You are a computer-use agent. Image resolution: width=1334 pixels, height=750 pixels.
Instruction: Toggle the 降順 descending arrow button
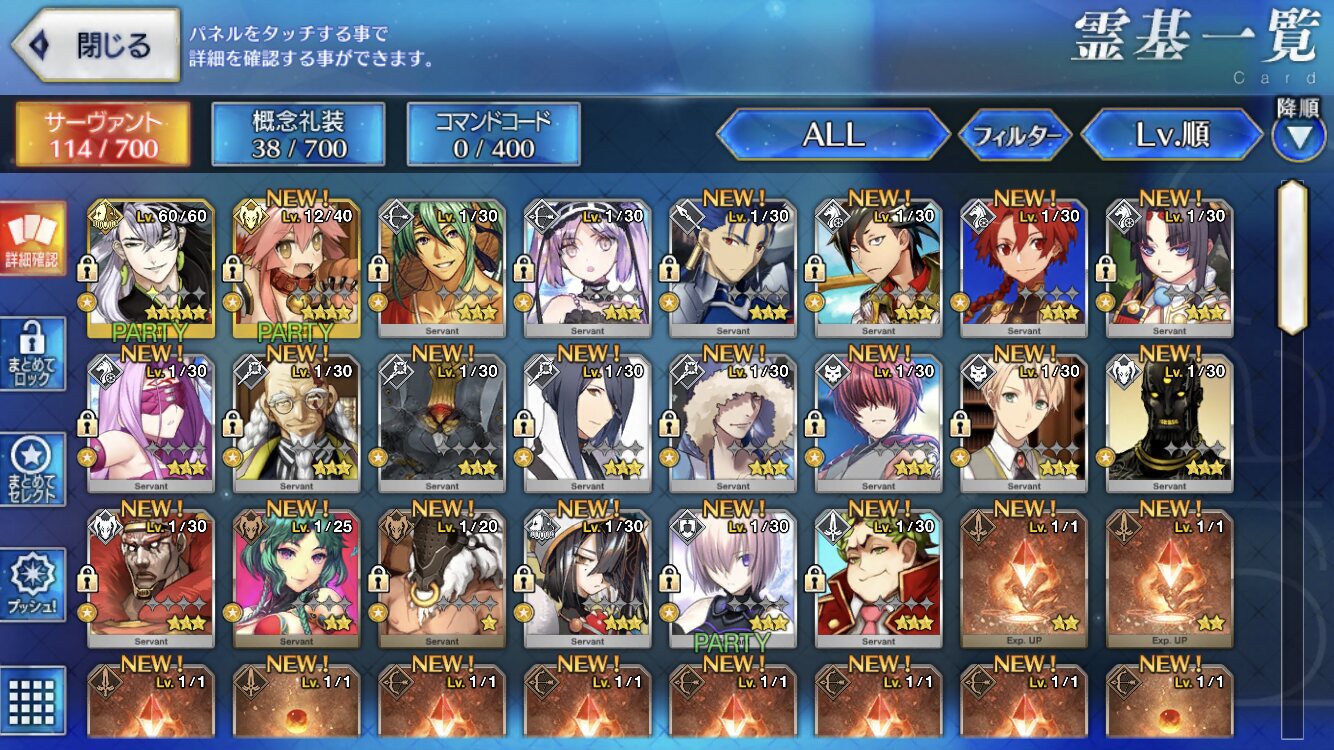(1298, 136)
